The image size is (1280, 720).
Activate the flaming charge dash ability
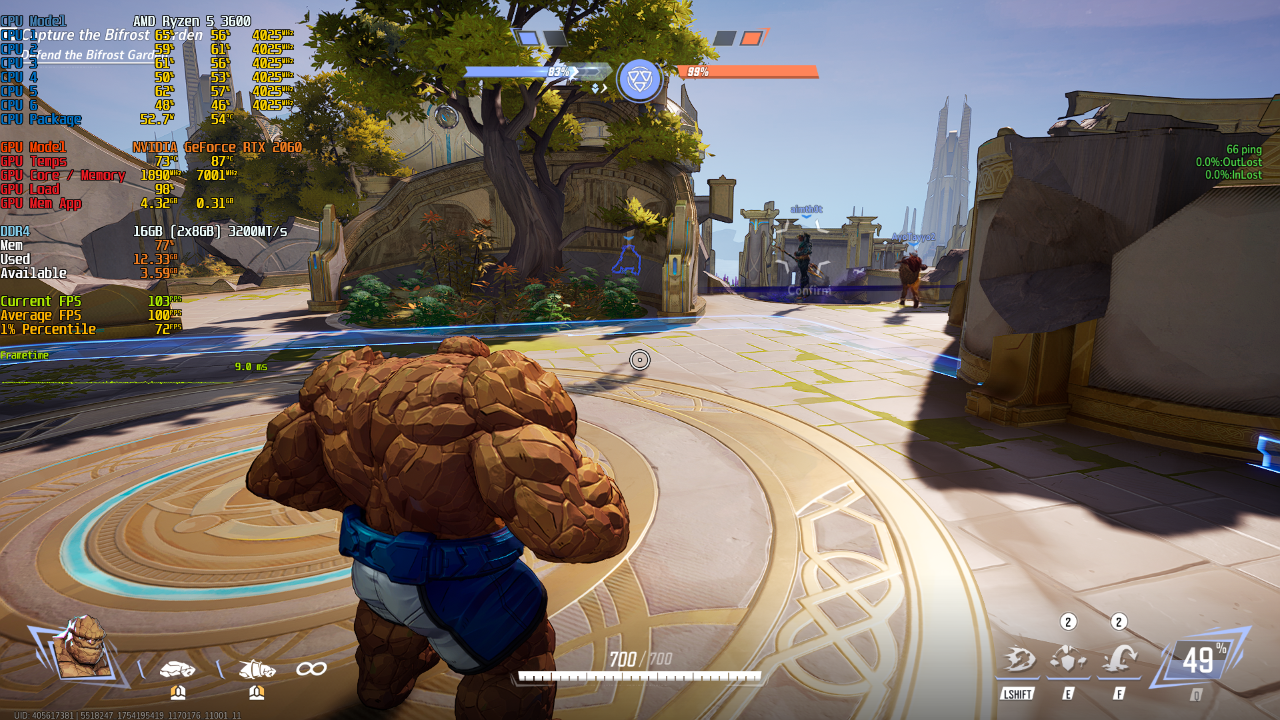(1018, 660)
